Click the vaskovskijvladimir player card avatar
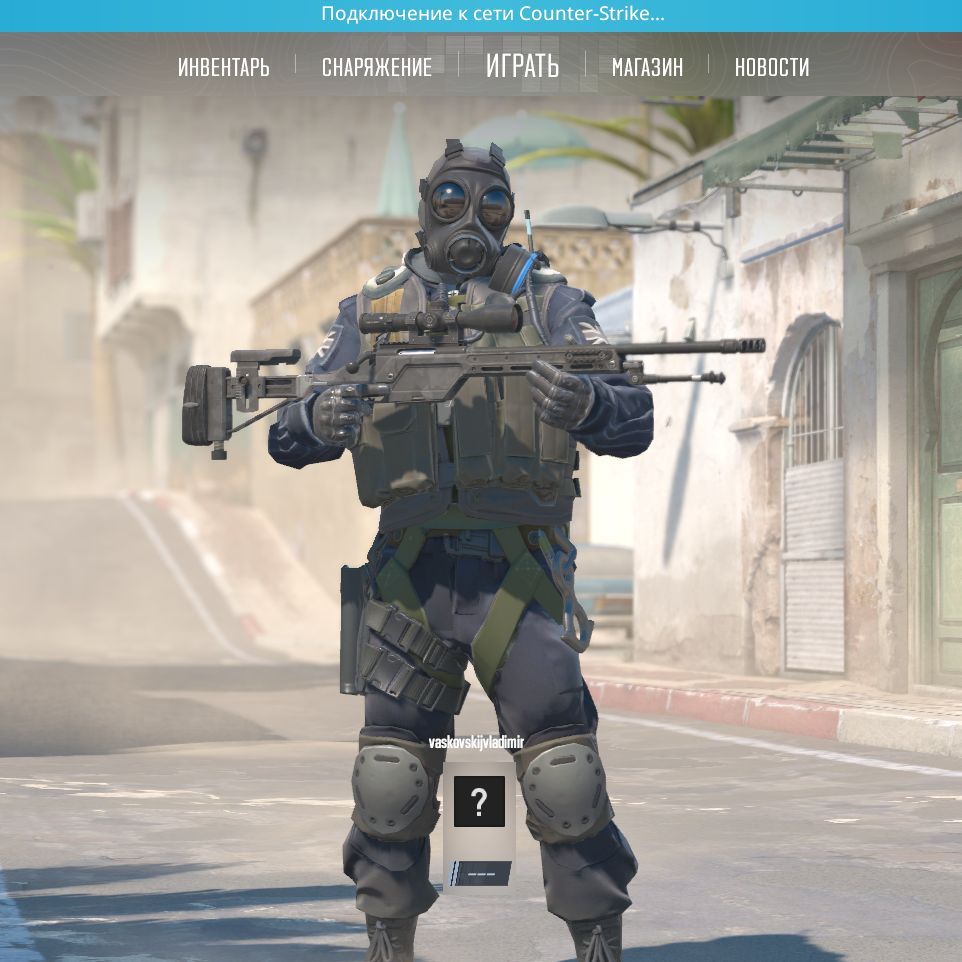This screenshot has height=962, width=962. [x=479, y=801]
